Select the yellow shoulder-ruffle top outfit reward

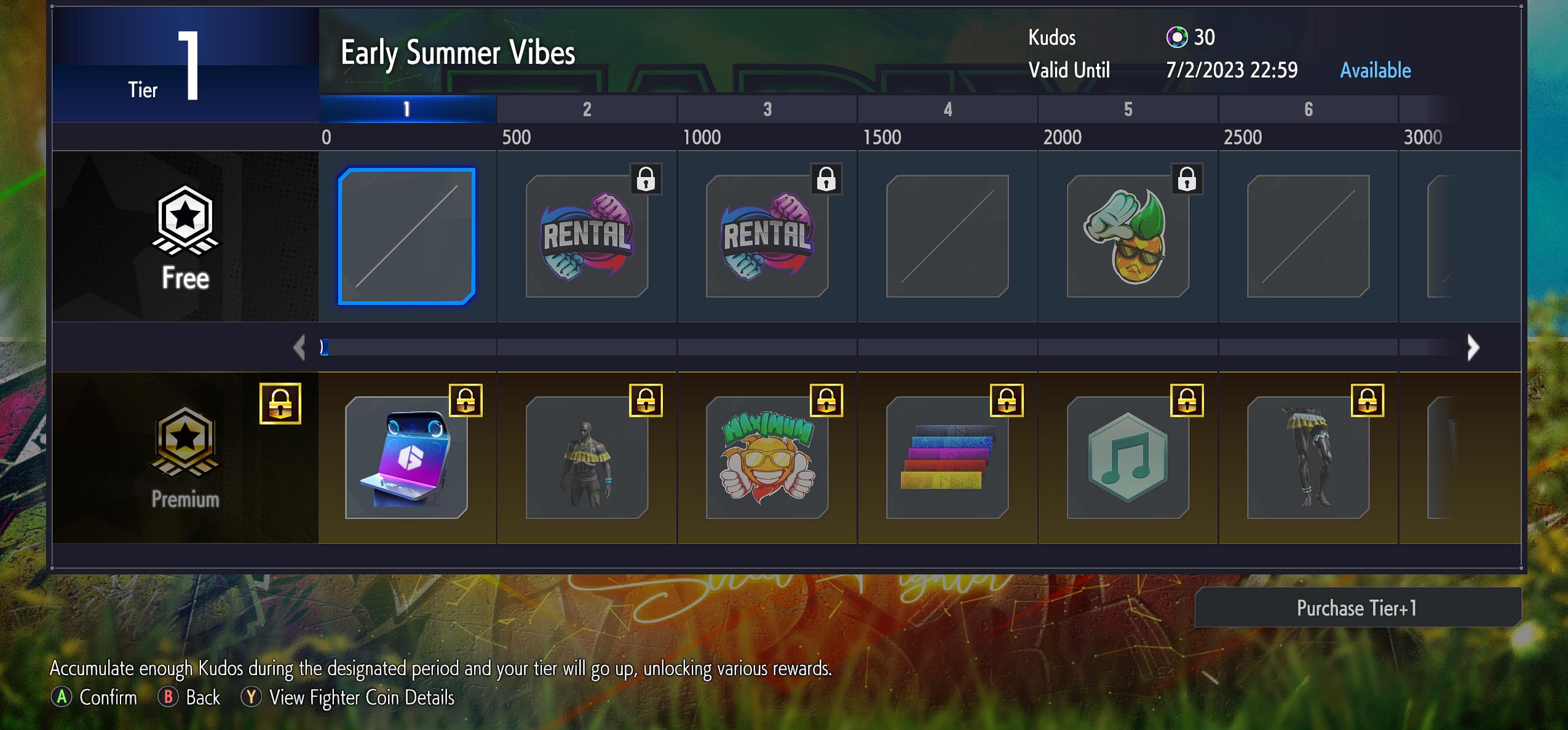(x=587, y=458)
